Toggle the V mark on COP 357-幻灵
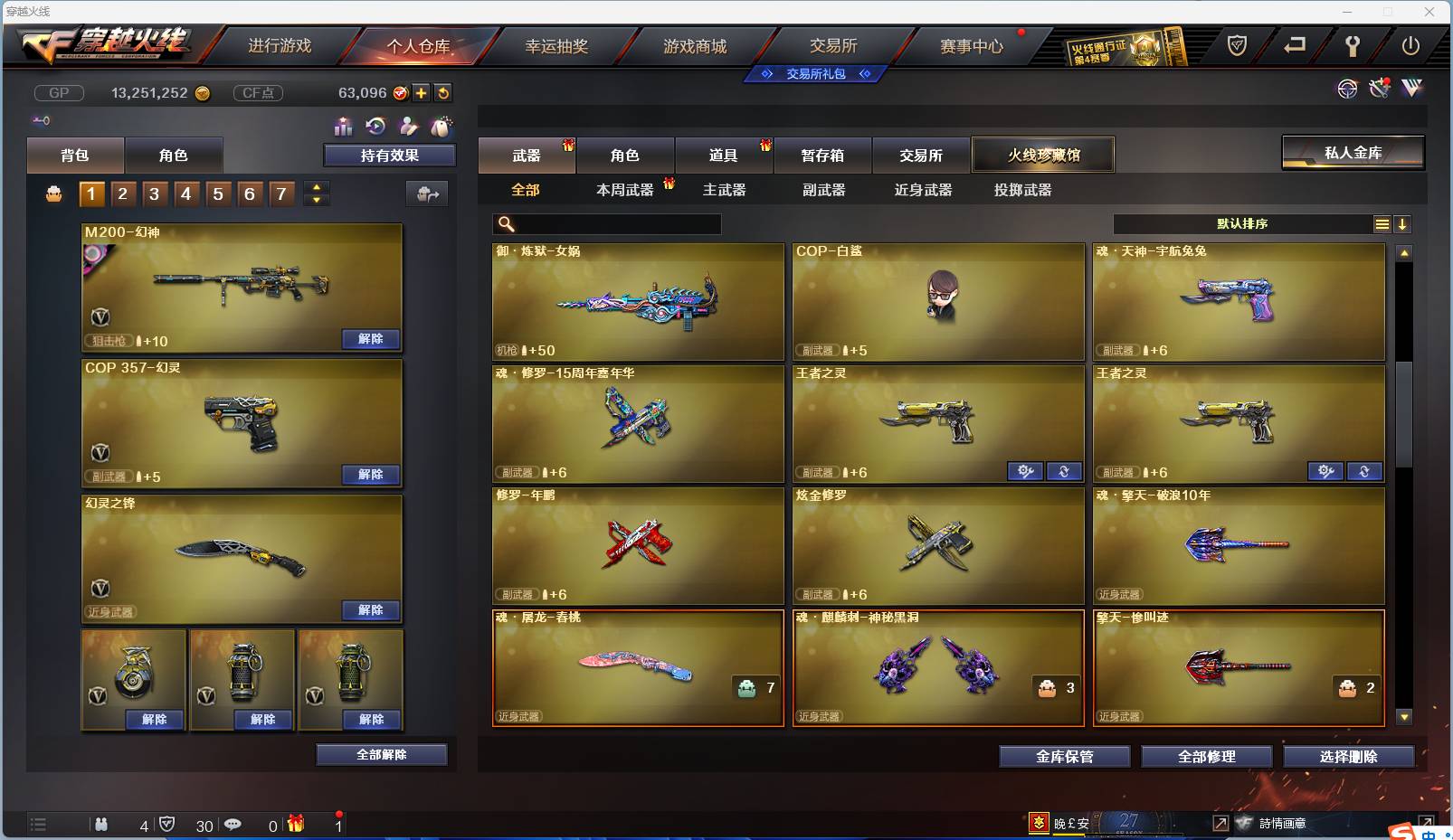 tap(100, 454)
